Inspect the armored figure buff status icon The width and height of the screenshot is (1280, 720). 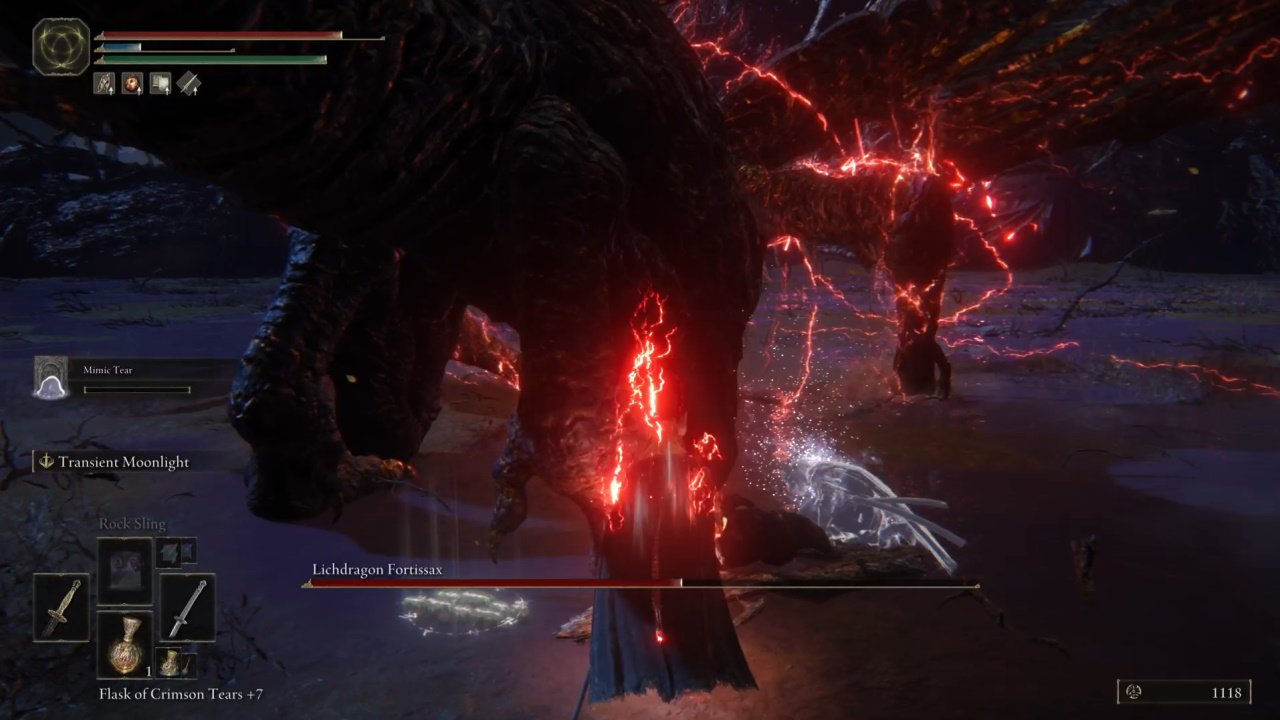point(104,84)
